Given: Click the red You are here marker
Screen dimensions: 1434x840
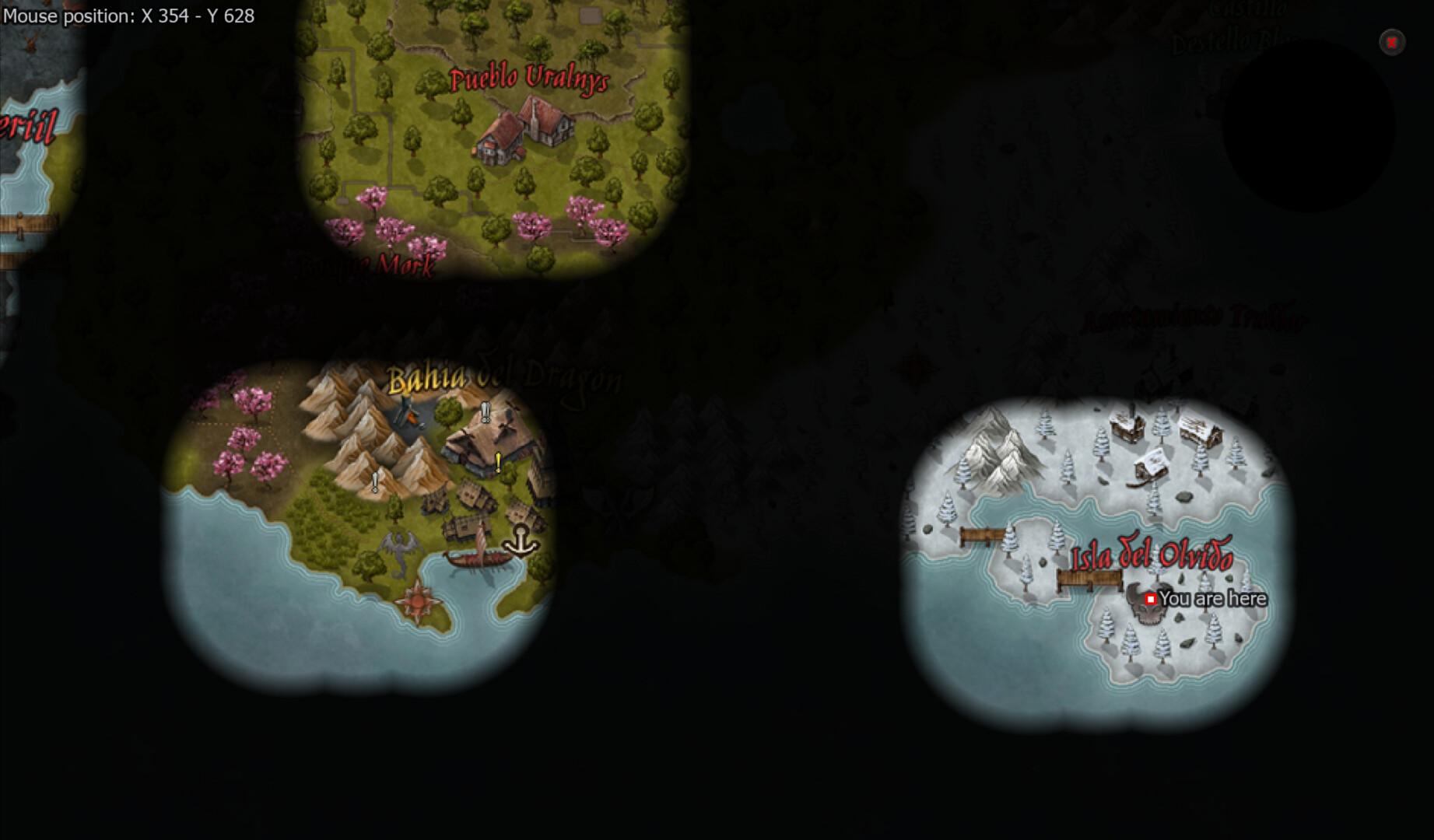Looking at the screenshot, I should (1151, 599).
